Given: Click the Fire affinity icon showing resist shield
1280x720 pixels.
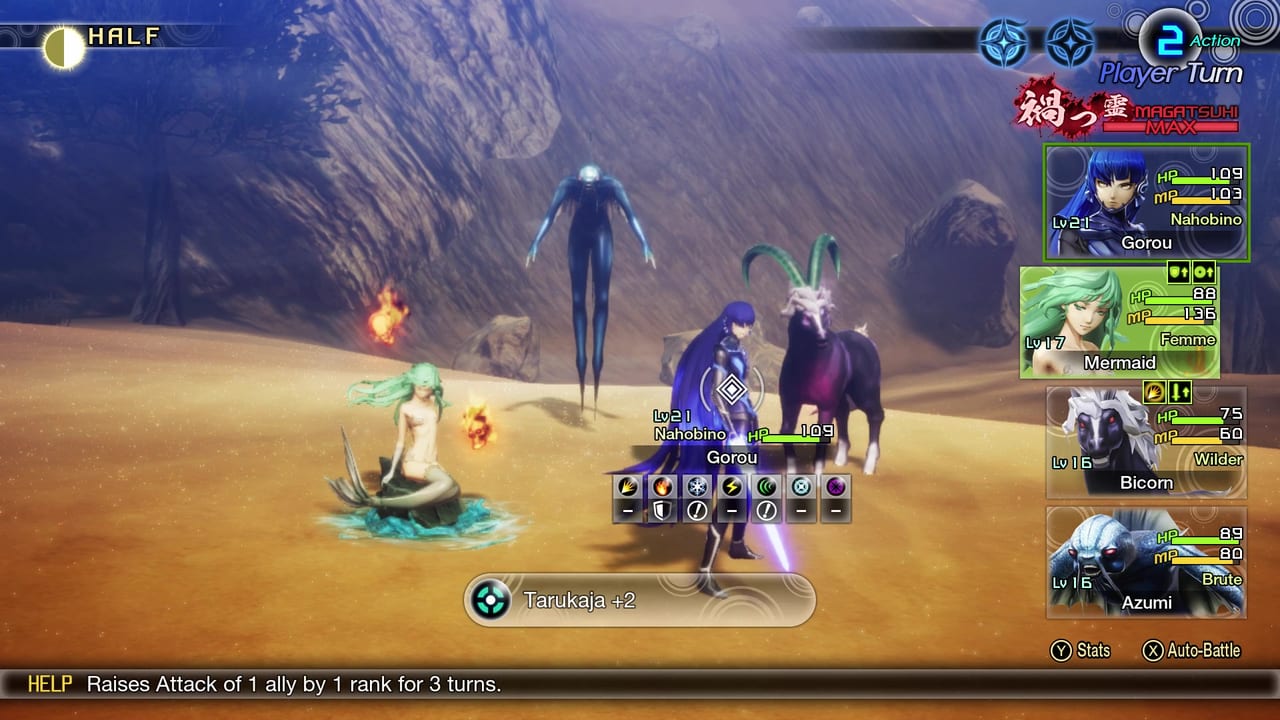Looking at the screenshot, I should pos(661,487).
